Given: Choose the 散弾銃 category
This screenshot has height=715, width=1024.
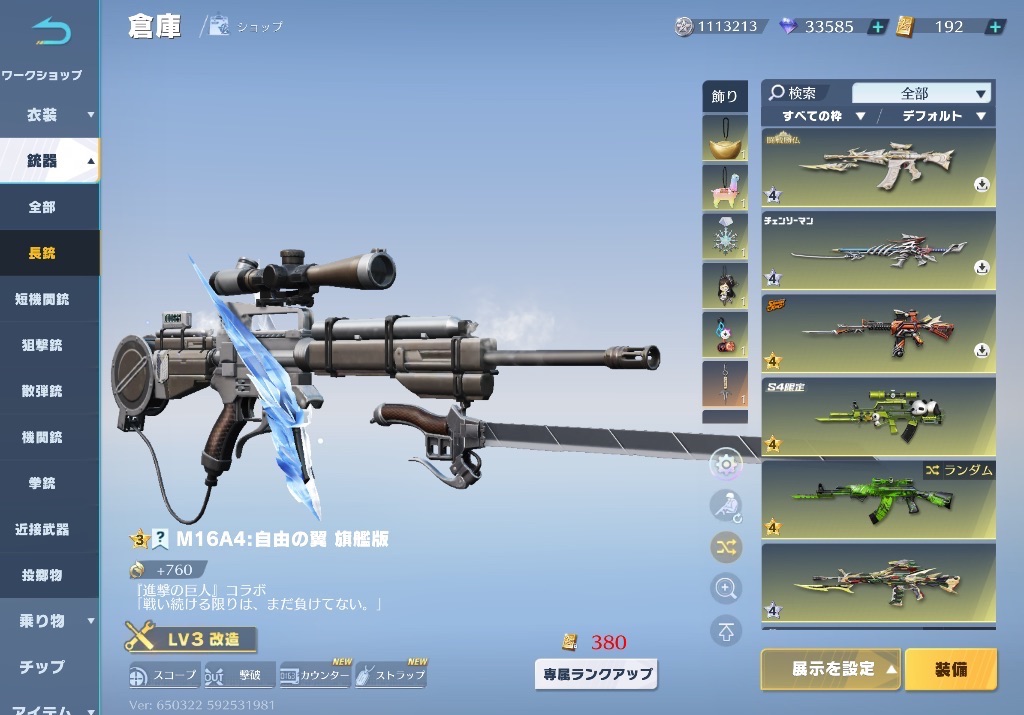Looking at the screenshot, I should click(x=42, y=391).
